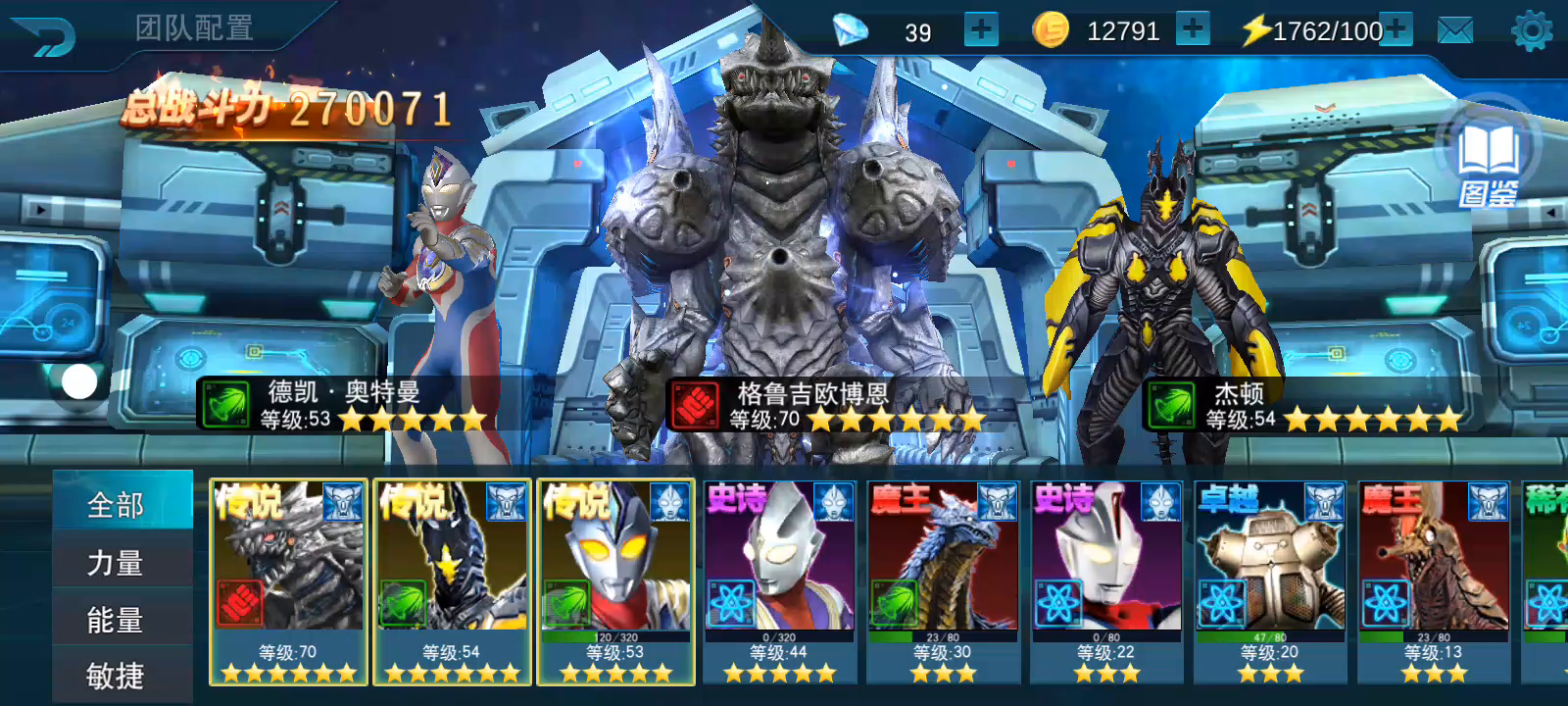
Task: Switch to the 能量 filter tab
Action: pyautogui.click(x=117, y=619)
